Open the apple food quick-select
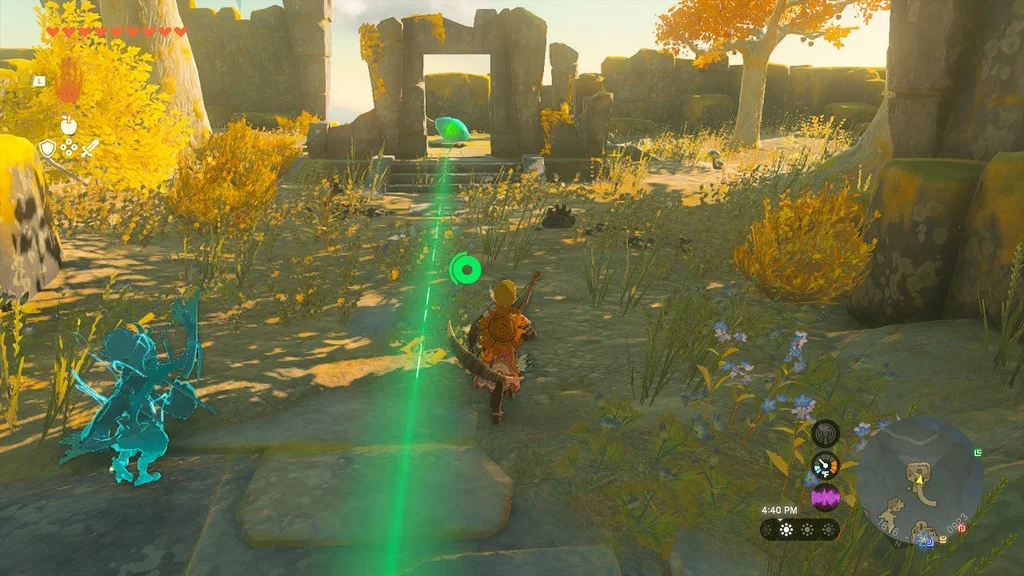This screenshot has width=1024, height=576. [68, 125]
